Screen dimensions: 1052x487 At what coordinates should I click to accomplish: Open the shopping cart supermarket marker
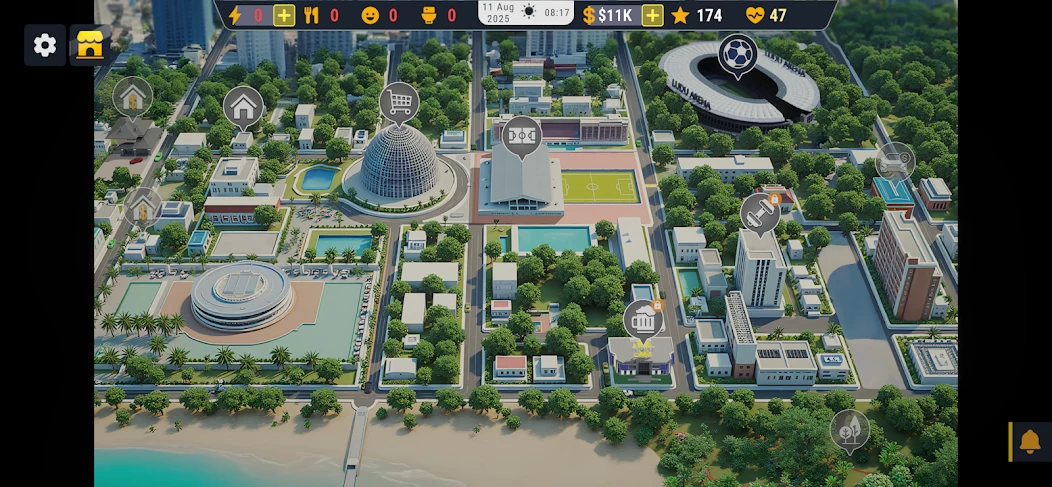pyautogui.click(x=399, y=101)
